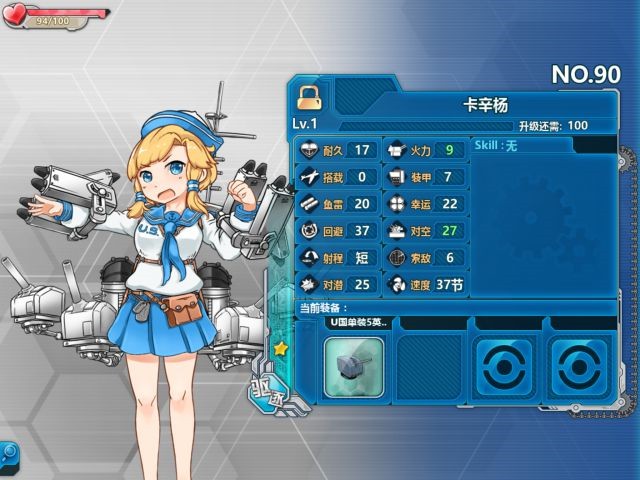
Task: Toggle the padlock icon beside 卡辛杨
Action: (x=309, y=96)
